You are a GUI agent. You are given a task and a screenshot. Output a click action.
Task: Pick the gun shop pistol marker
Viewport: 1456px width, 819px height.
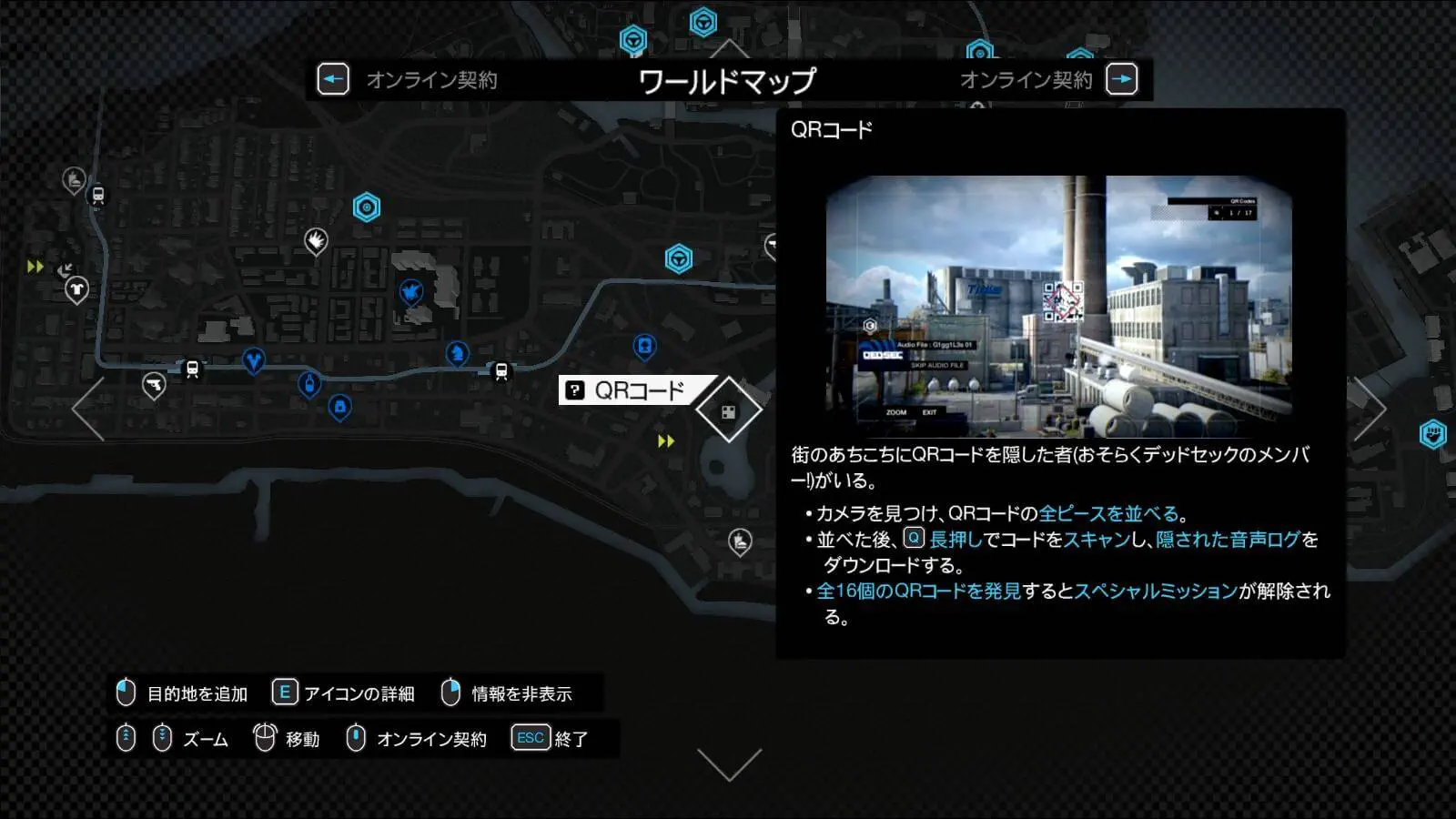pyautogui.click(x=154, y=385)
